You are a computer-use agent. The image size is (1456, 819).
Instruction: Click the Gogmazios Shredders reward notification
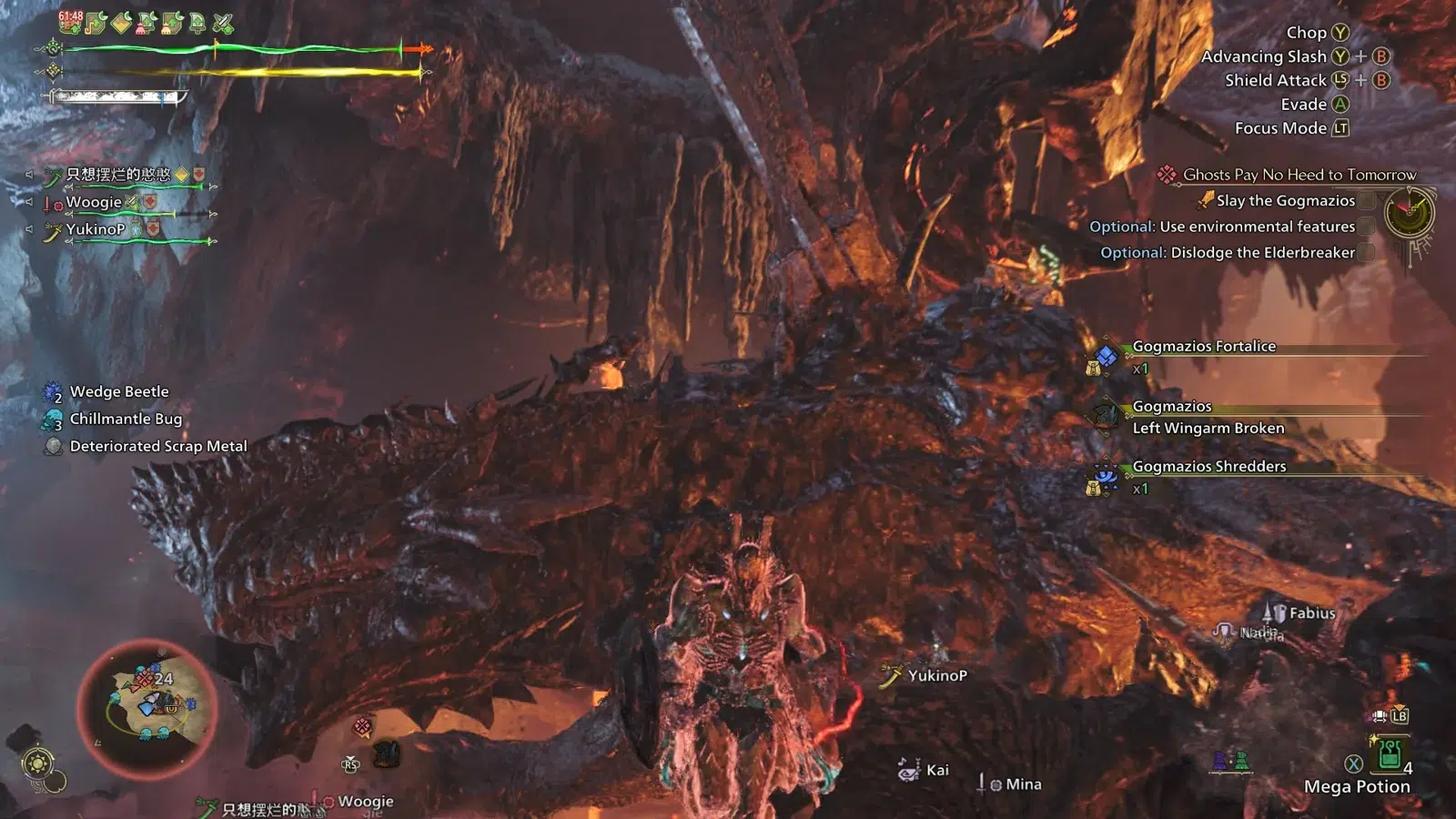click(1208, 467)
